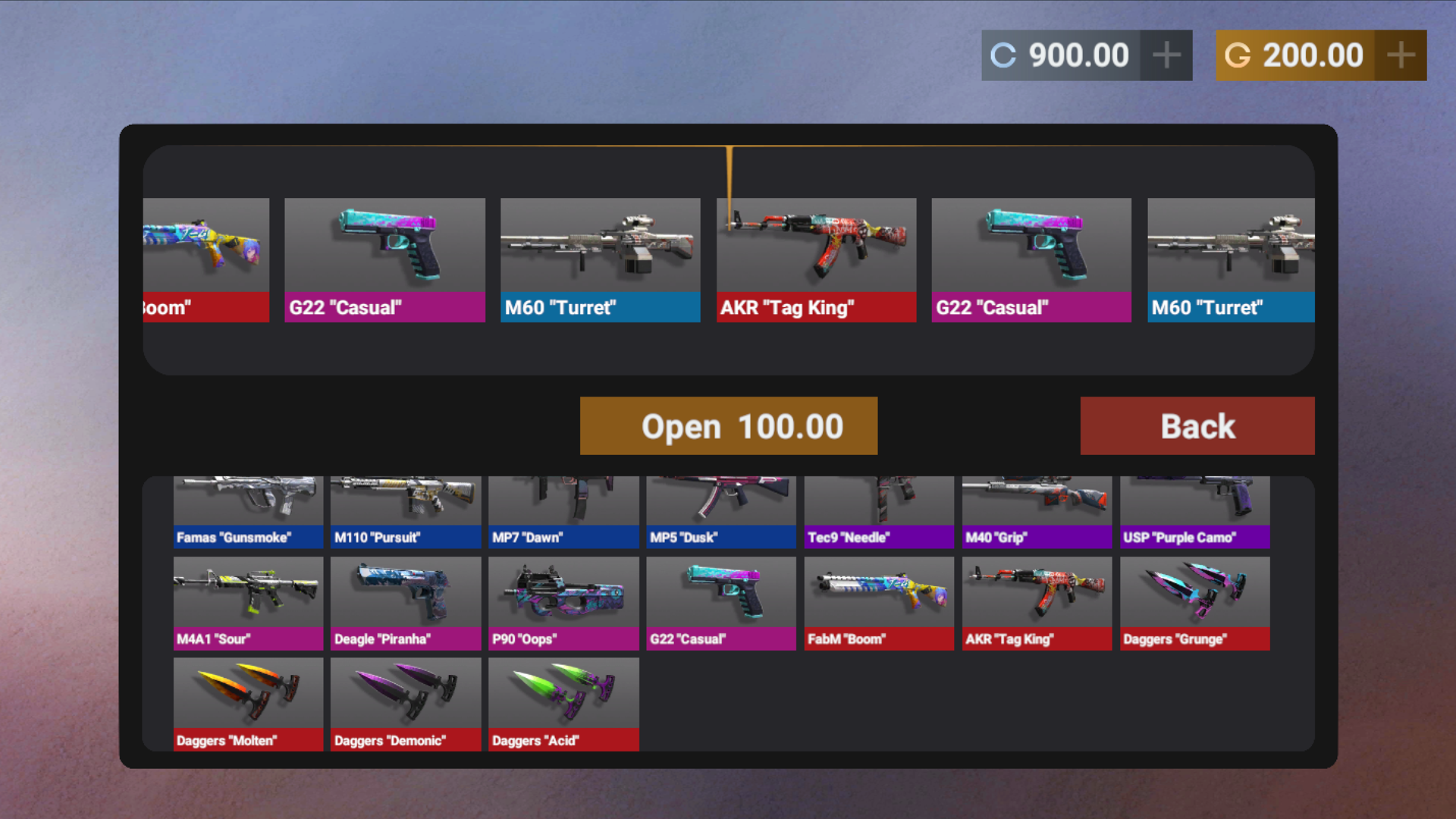The width and height of the screenshot is (1456, 819).
Task: Click the plus icon beside the 200.00 gold balance
Action: click(x=1401, y=55)
